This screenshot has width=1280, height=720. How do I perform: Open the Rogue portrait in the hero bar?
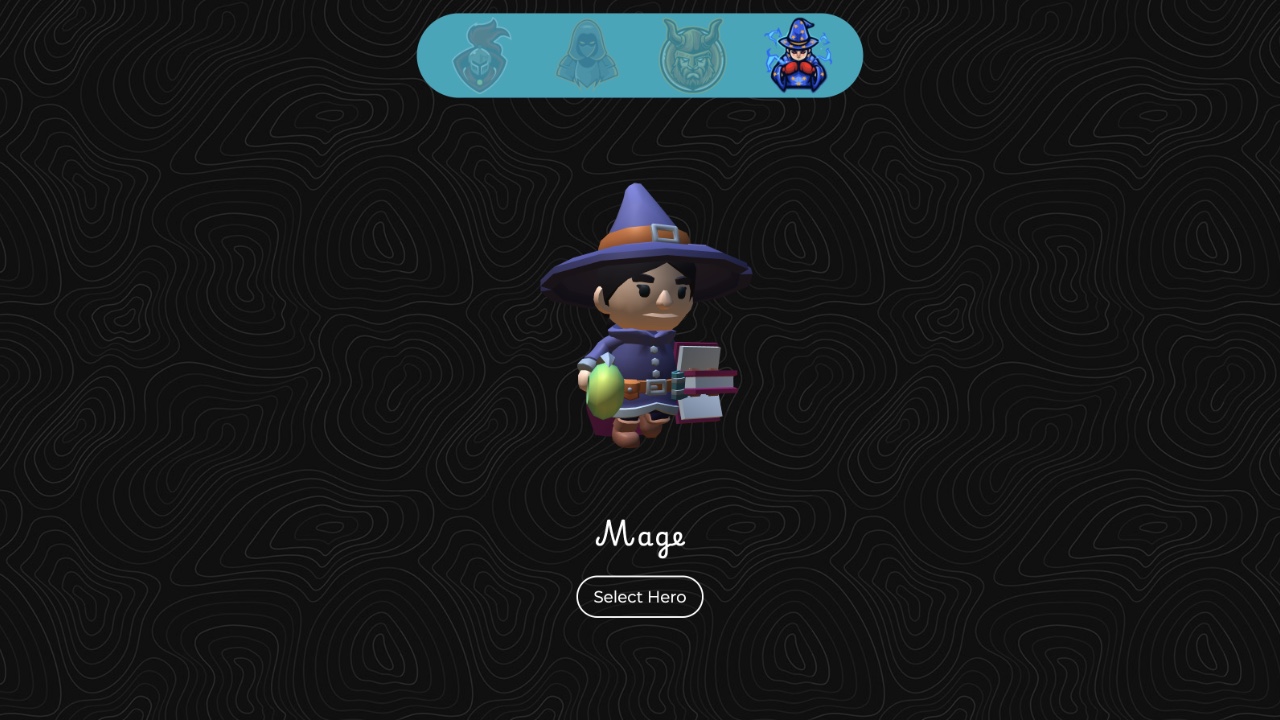click(x=588, y=58)
